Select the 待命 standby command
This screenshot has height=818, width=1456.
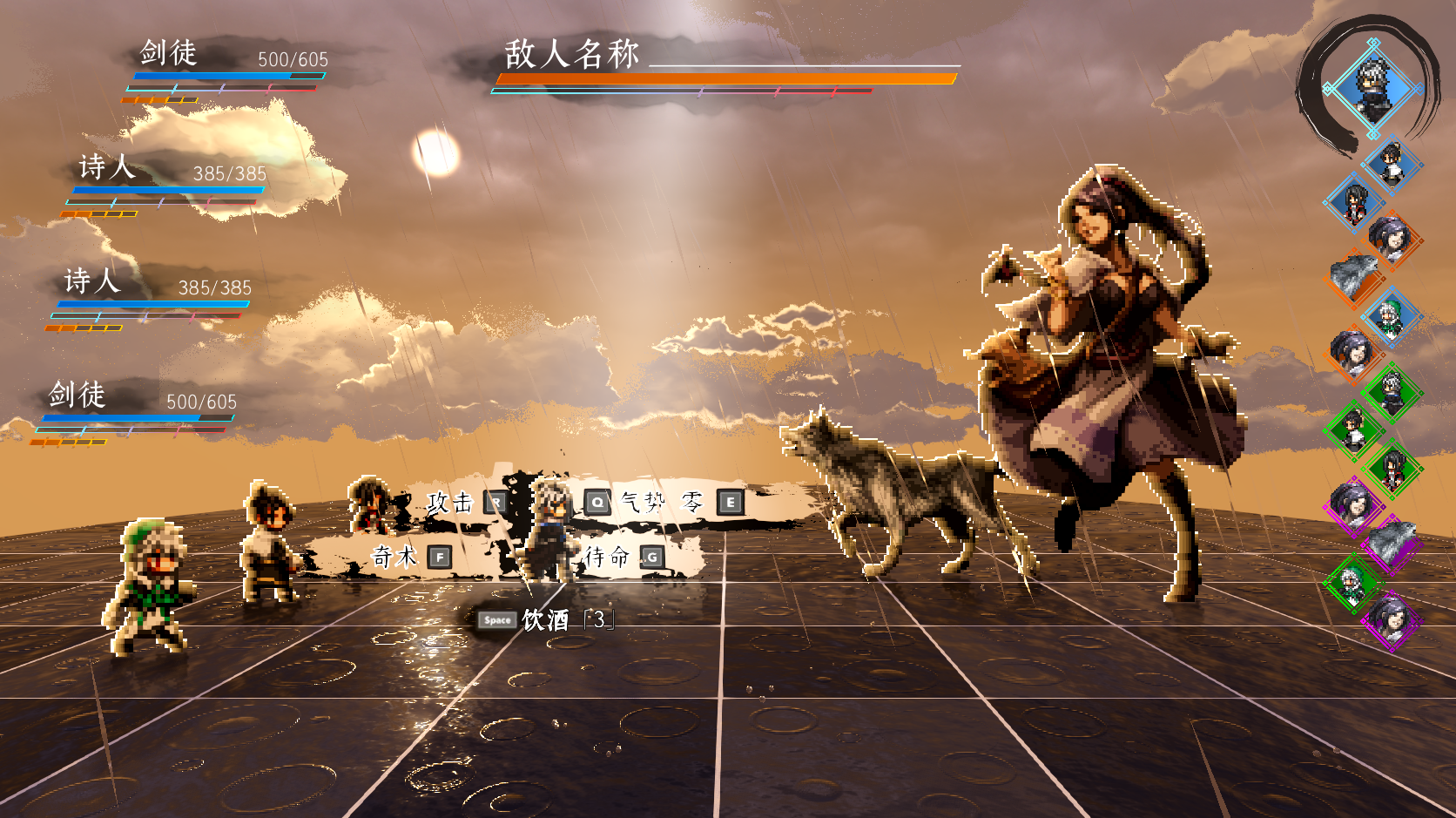pos(607,557)
